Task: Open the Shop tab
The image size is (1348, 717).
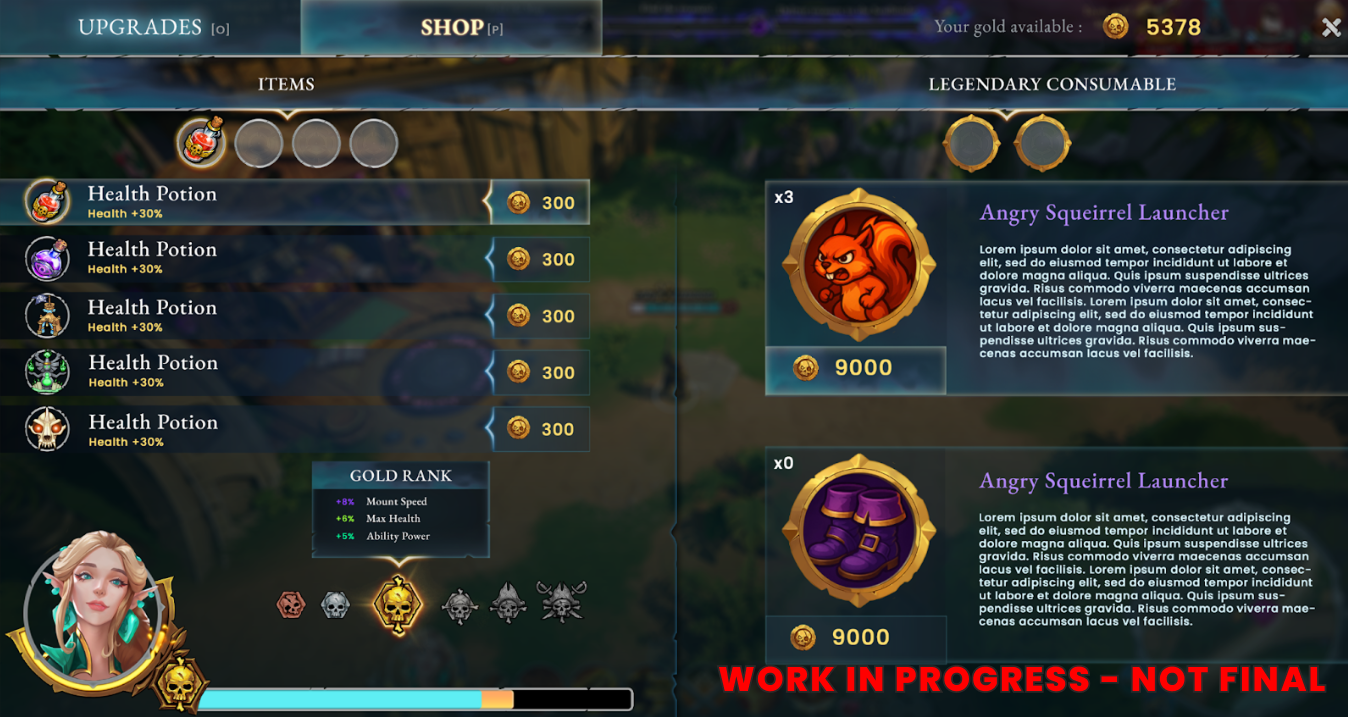Action: (x=452, y=27)
